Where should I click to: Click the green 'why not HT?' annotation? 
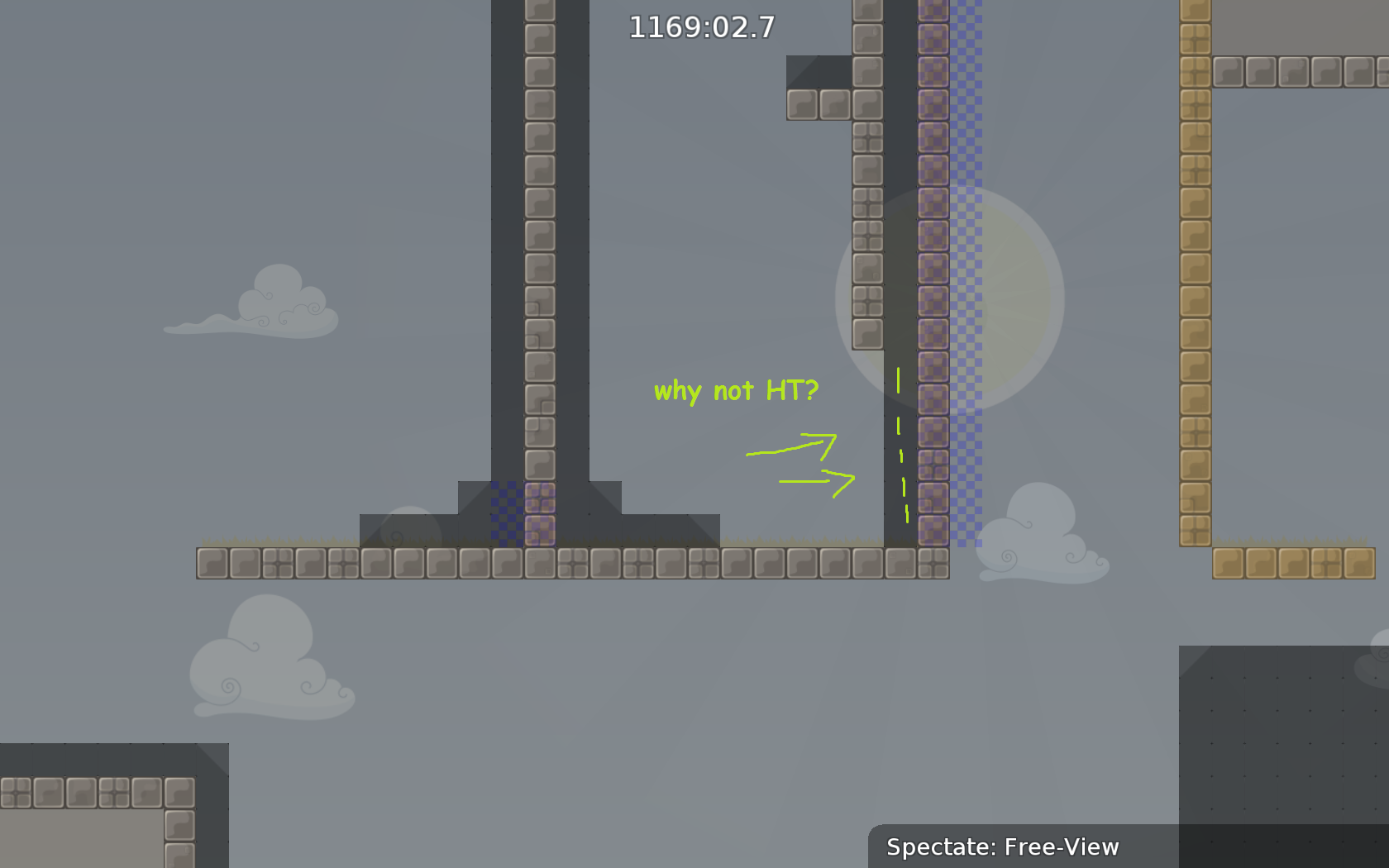tap(734, 390)
